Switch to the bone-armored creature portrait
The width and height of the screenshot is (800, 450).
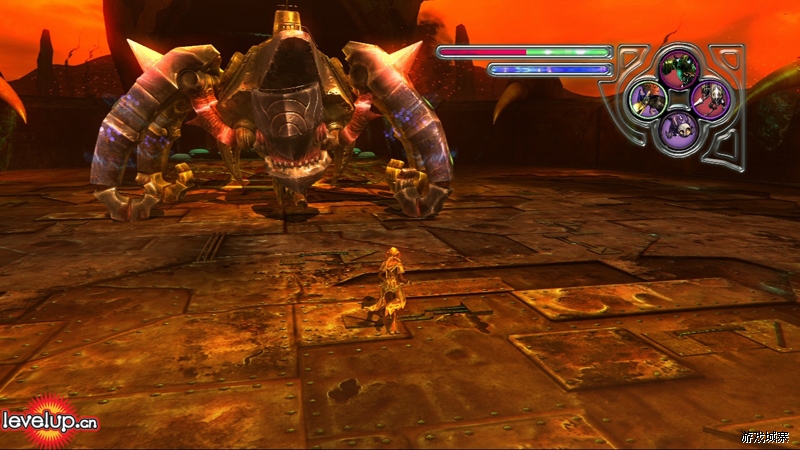tap(709, 99)
